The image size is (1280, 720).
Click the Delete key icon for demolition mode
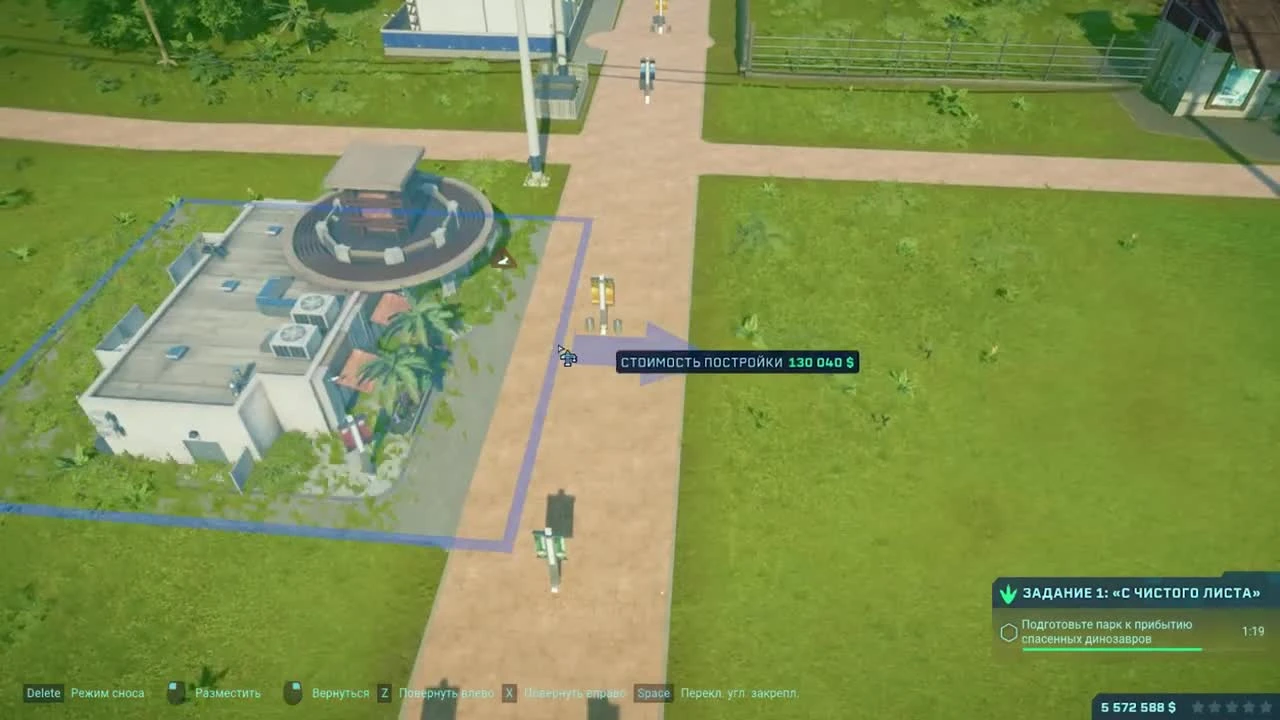tap(42, 692)
